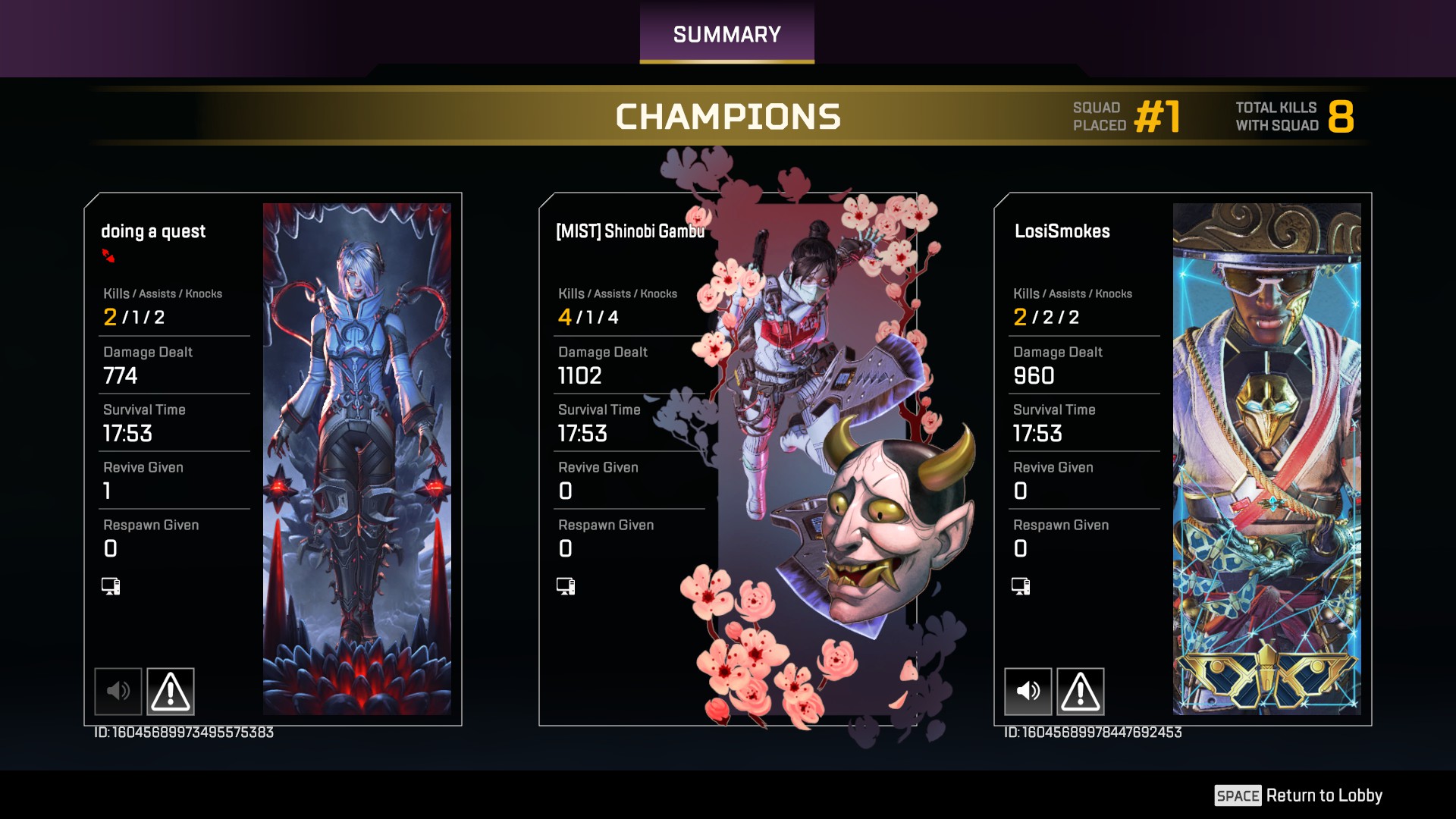Click the PC platform icon on Shinobi Gambu's card
The image size is (1456, 819).
click(x=565, y=585)
